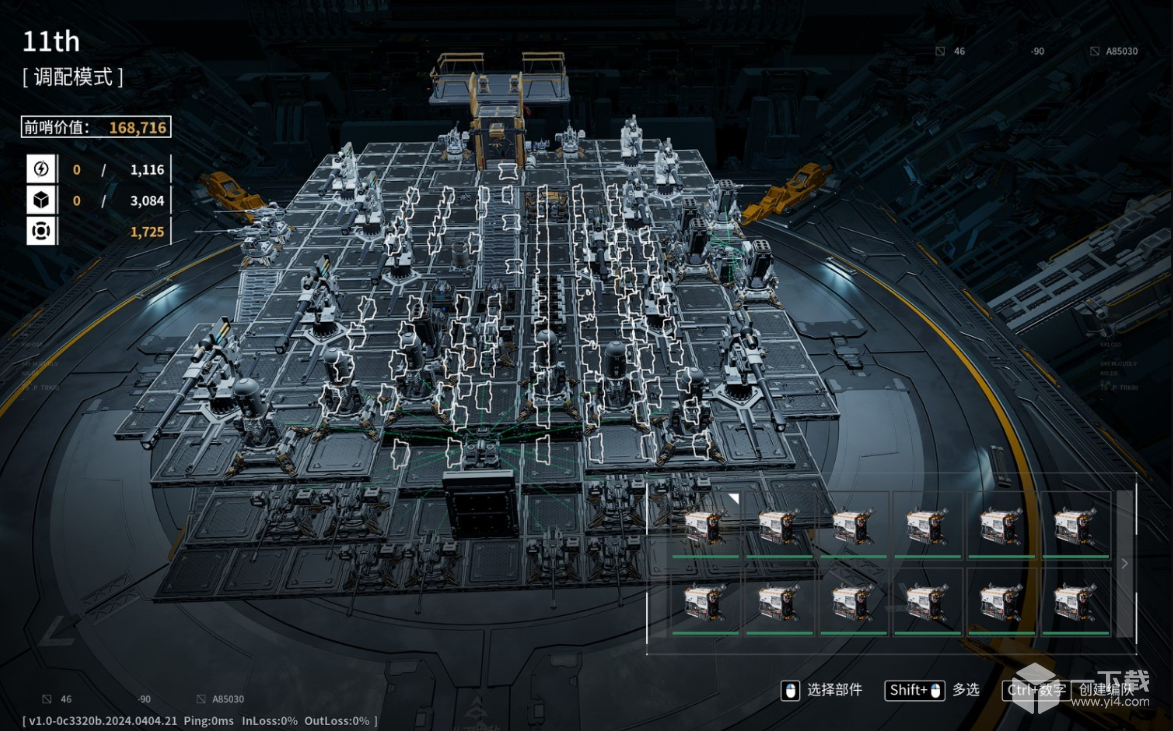Select the part slot with the white corner marker

[705, 524]
